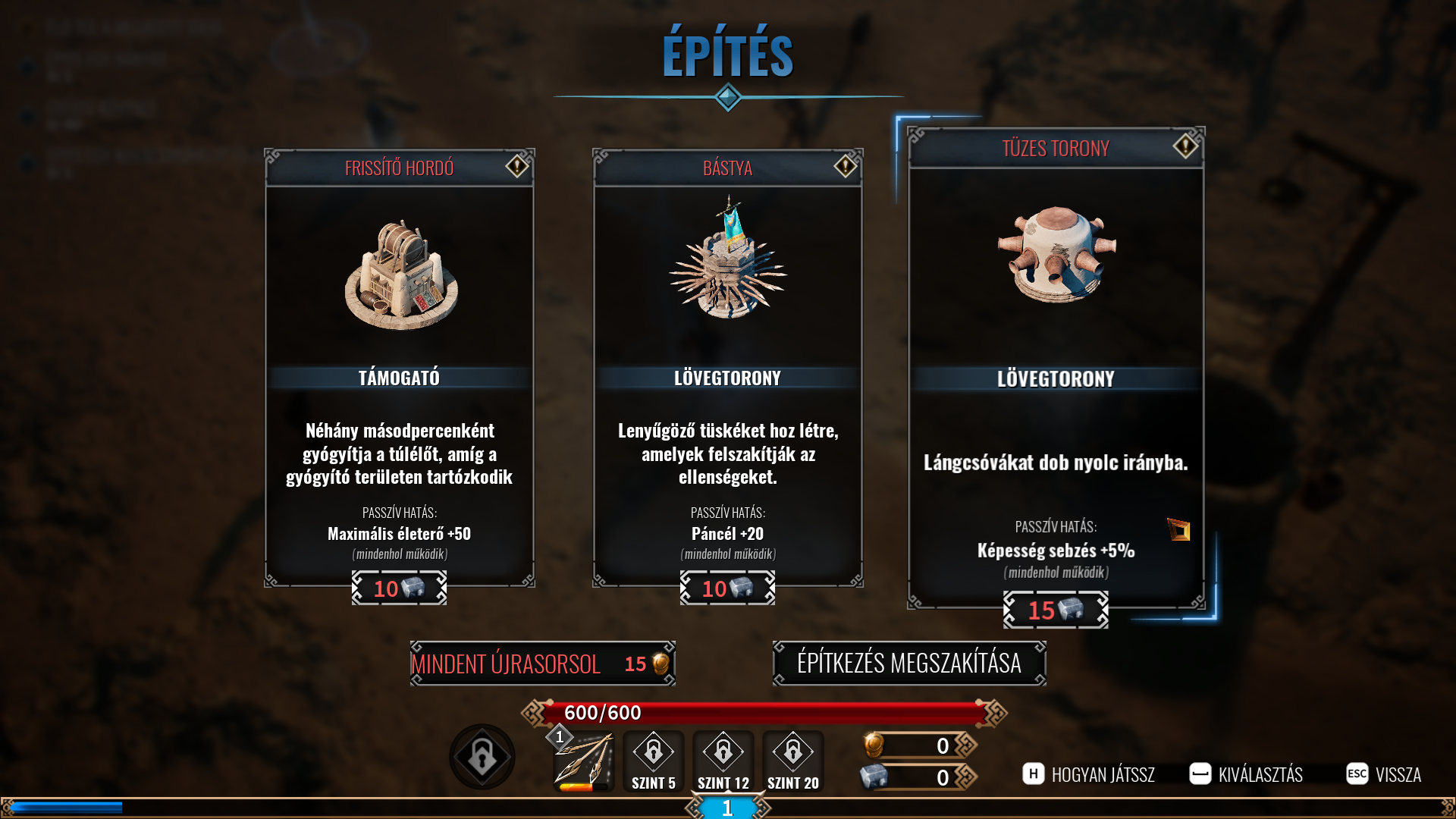Click the orange icon on Tüzes Torony card
Viewport: 1456px width, 819px height.
(x=1178, y=529)
